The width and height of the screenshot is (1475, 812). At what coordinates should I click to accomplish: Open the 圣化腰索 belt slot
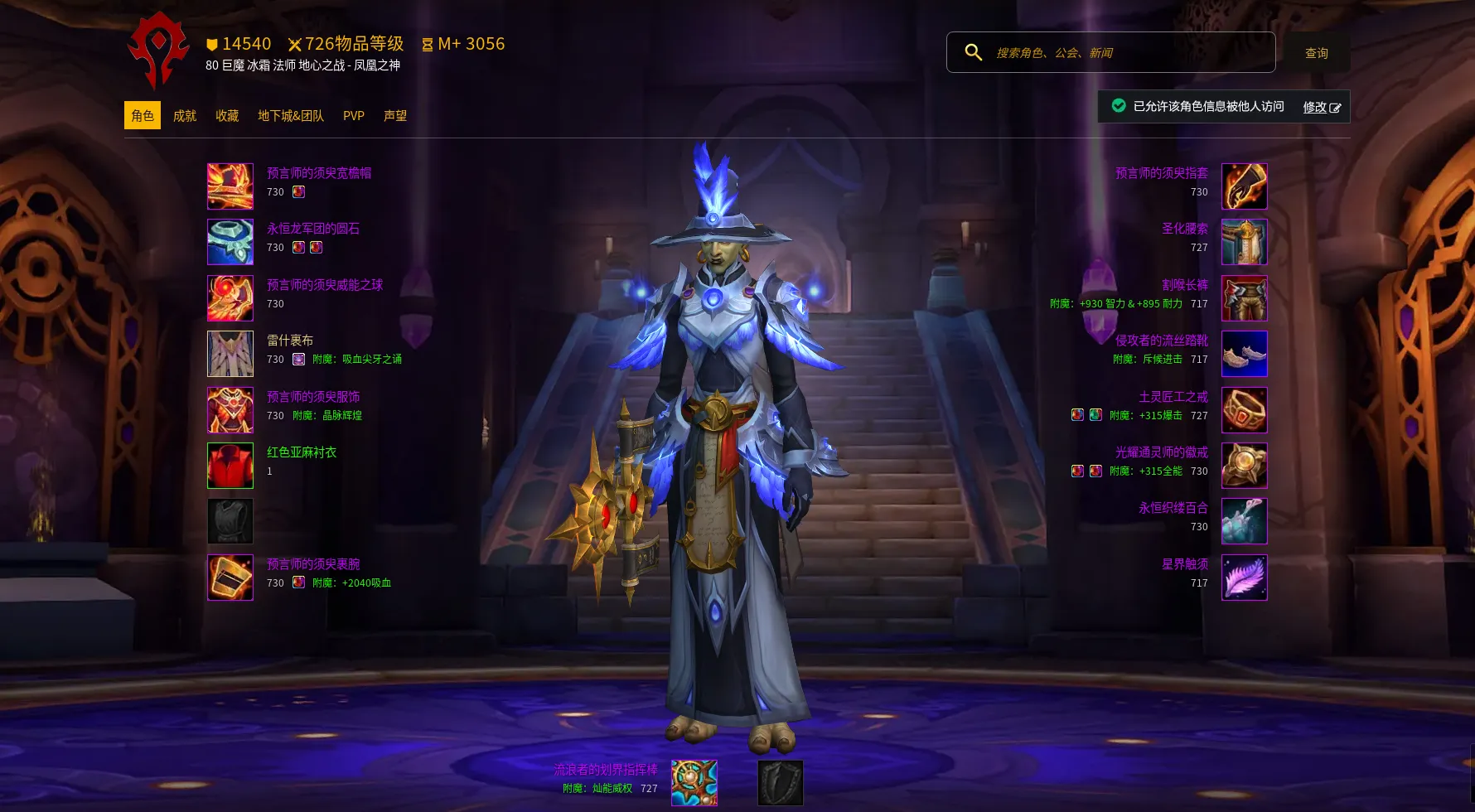[x=1244, y=242]
